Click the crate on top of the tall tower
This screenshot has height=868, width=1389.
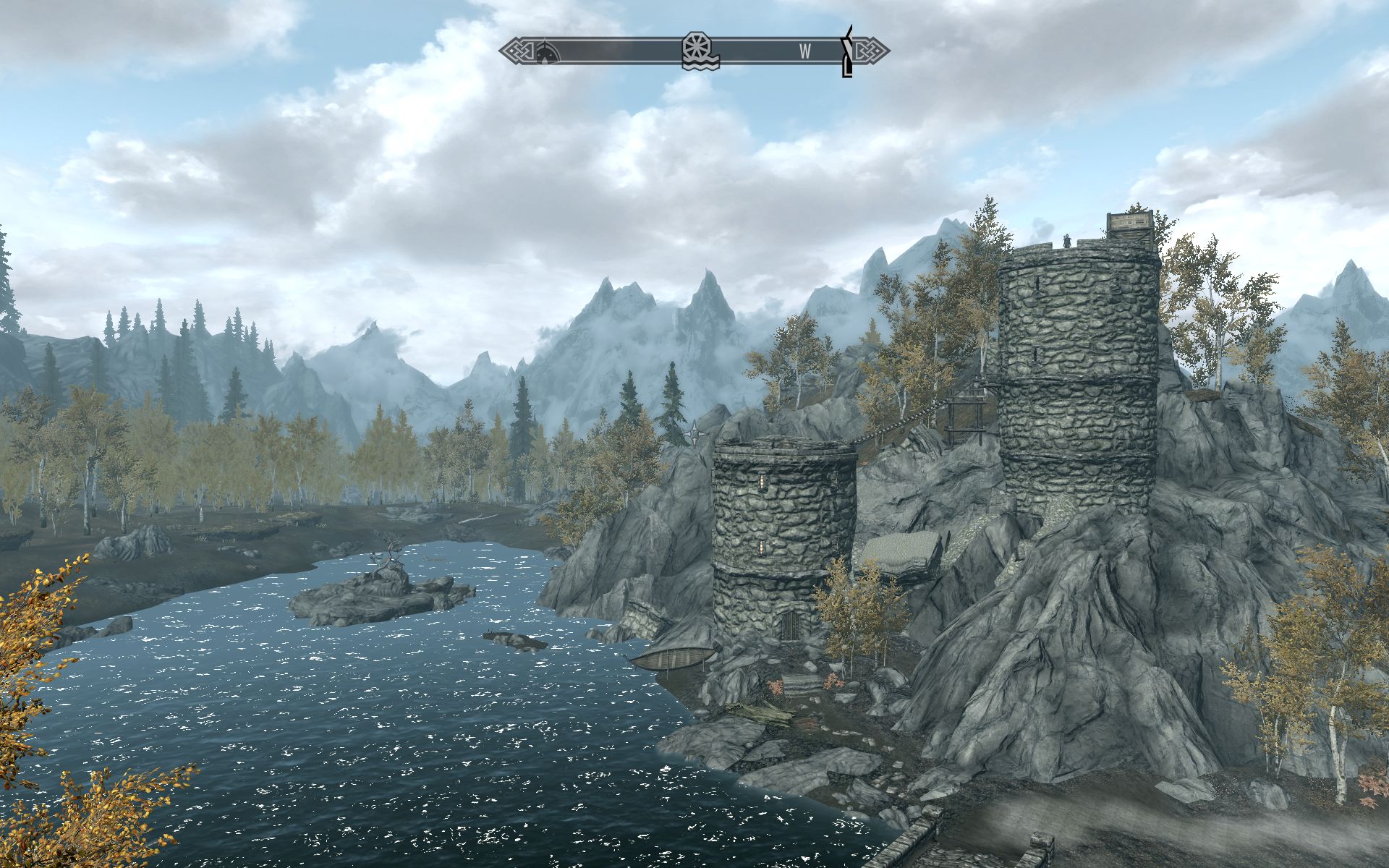click(x=1129, y=223)
